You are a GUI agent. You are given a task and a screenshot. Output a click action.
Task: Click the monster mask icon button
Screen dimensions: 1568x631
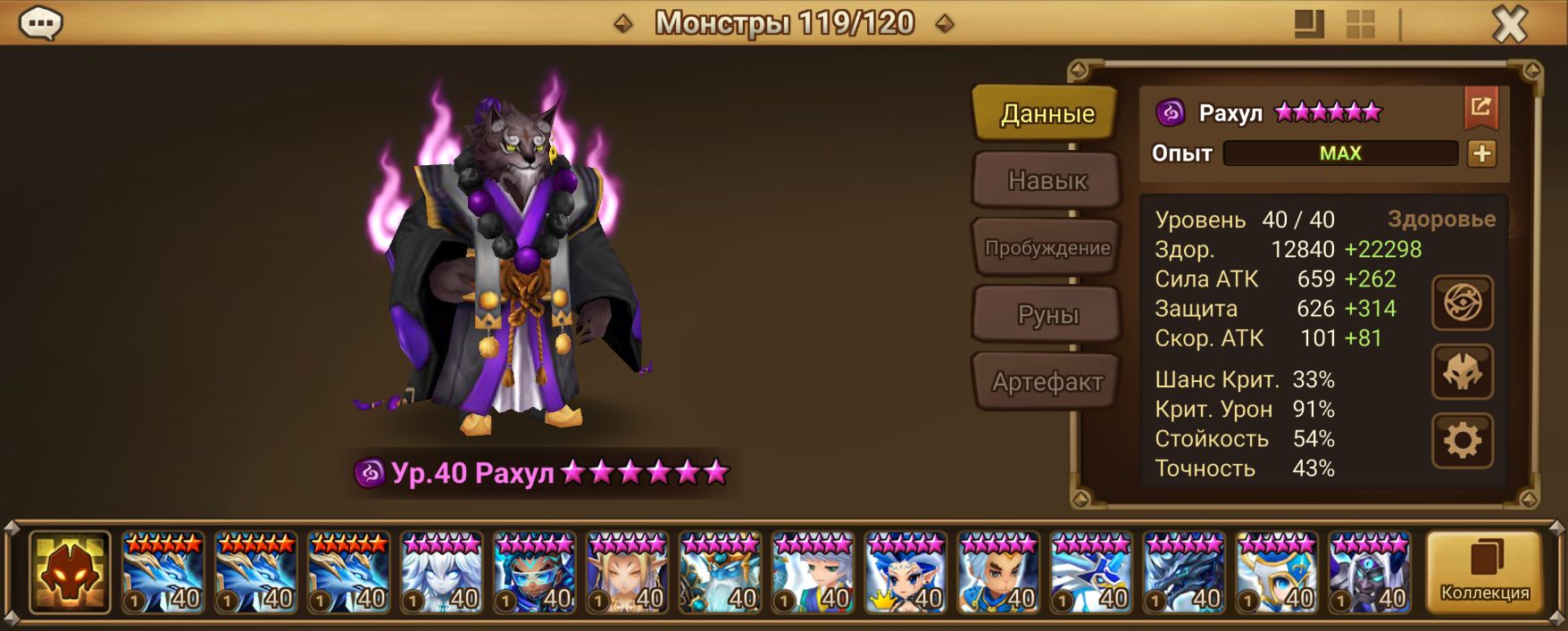(x=1463, y=372)
